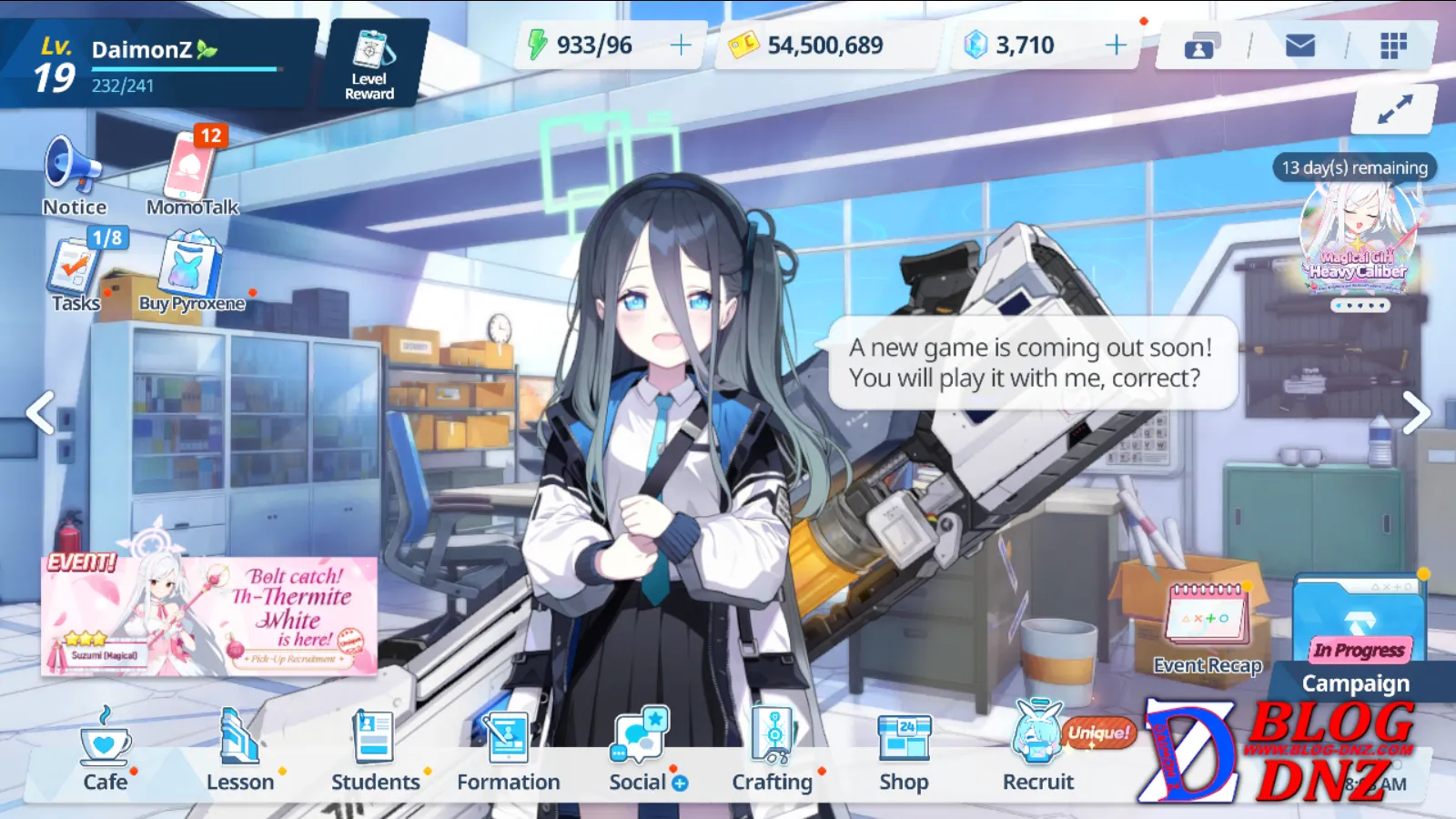Show the next lobby student with right arrow
Screen dimensions: 1456x819
pos(1416,412)
